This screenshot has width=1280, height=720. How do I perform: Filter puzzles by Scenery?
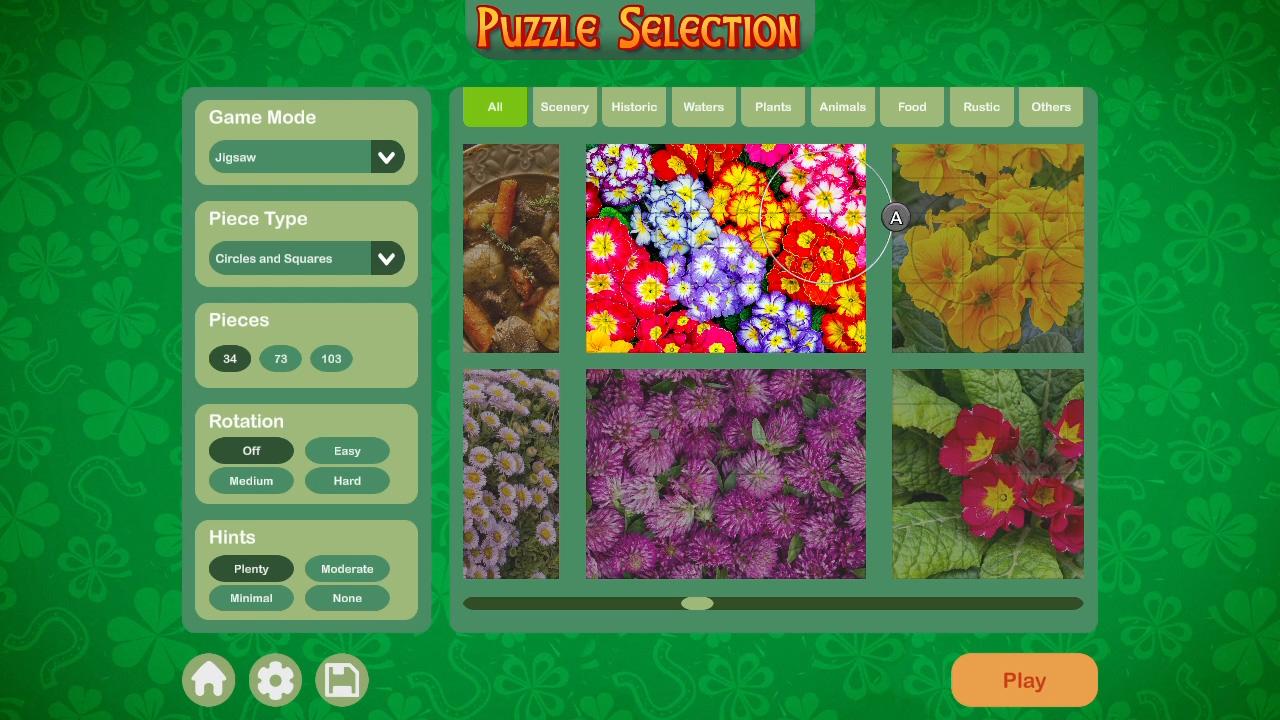click(x=564, y=106)
